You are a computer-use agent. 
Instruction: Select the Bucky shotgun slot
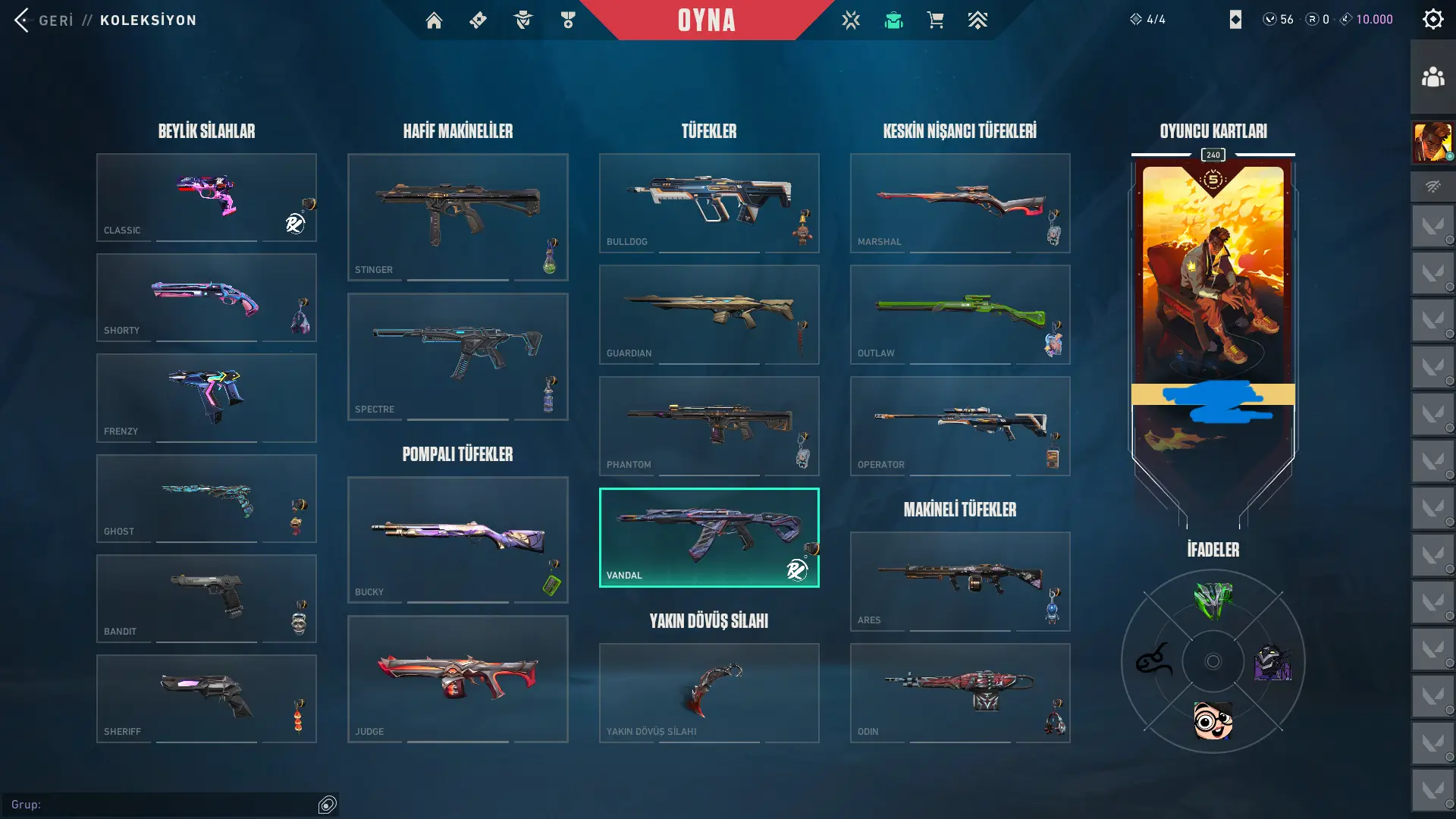457,539
